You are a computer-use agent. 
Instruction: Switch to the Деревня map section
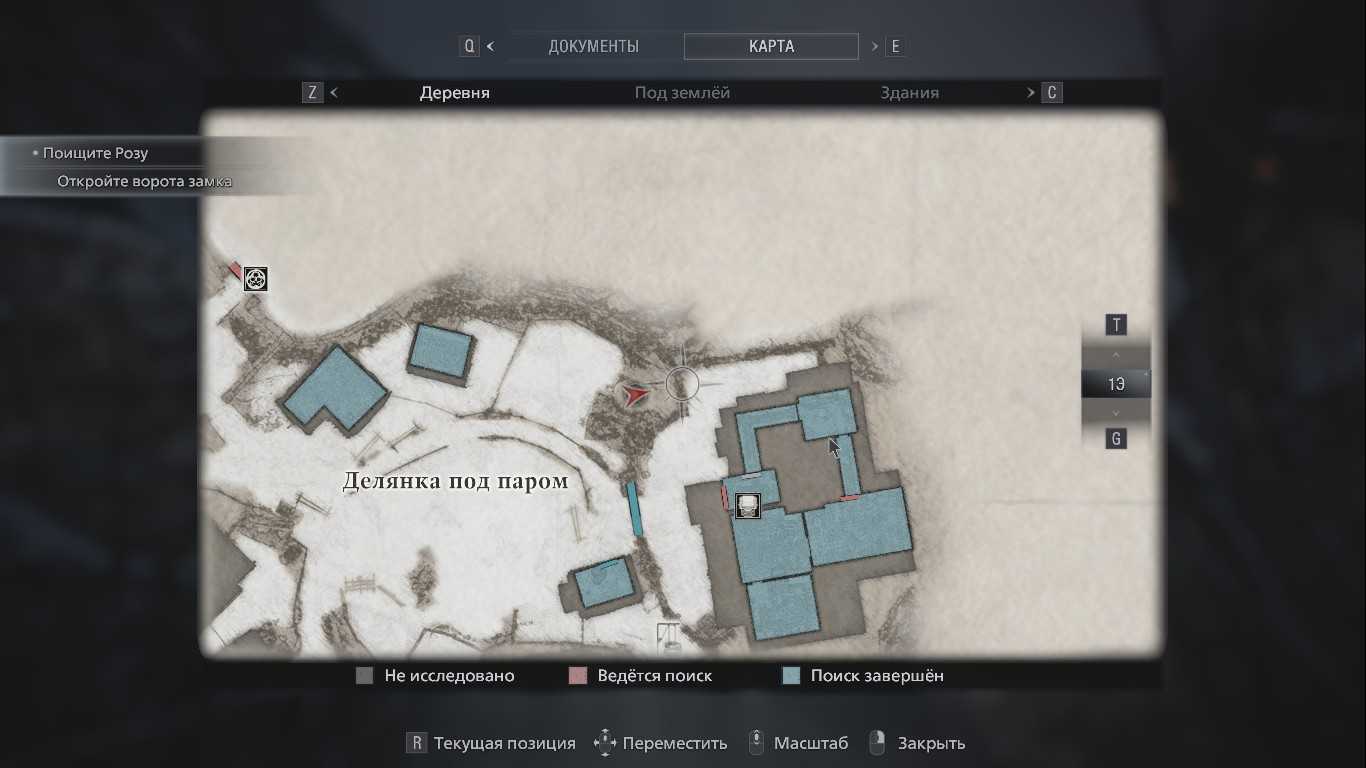[454, 93]
